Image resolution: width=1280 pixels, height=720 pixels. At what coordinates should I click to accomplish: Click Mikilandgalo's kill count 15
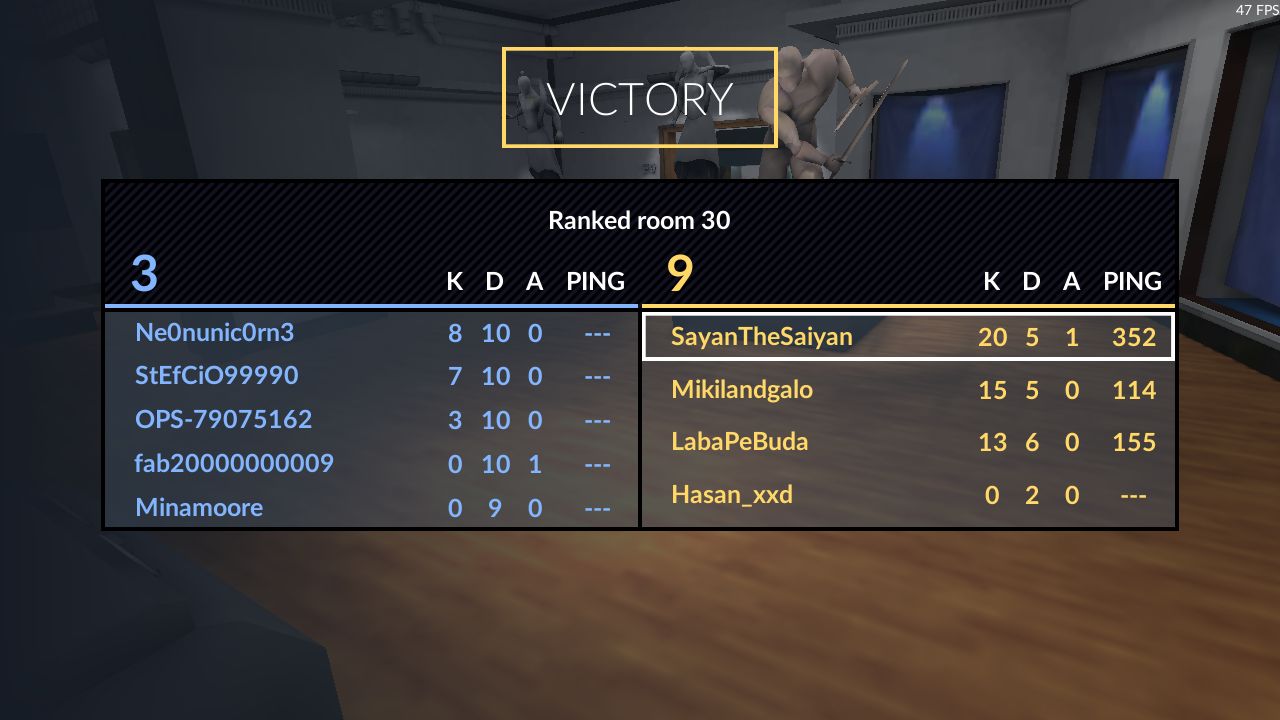(994, 391)
